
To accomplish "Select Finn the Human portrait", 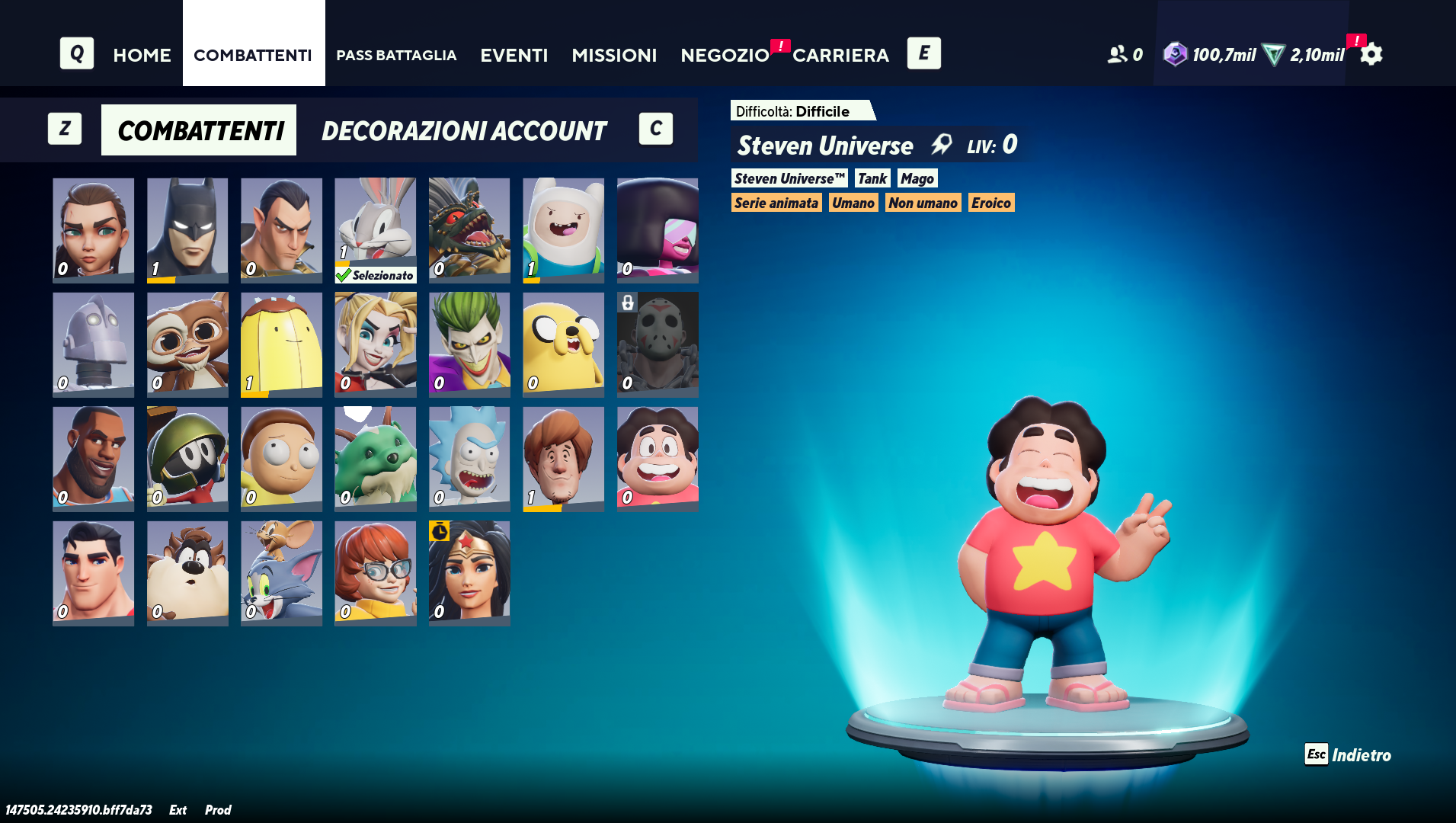I will click(x=563, y=229).
